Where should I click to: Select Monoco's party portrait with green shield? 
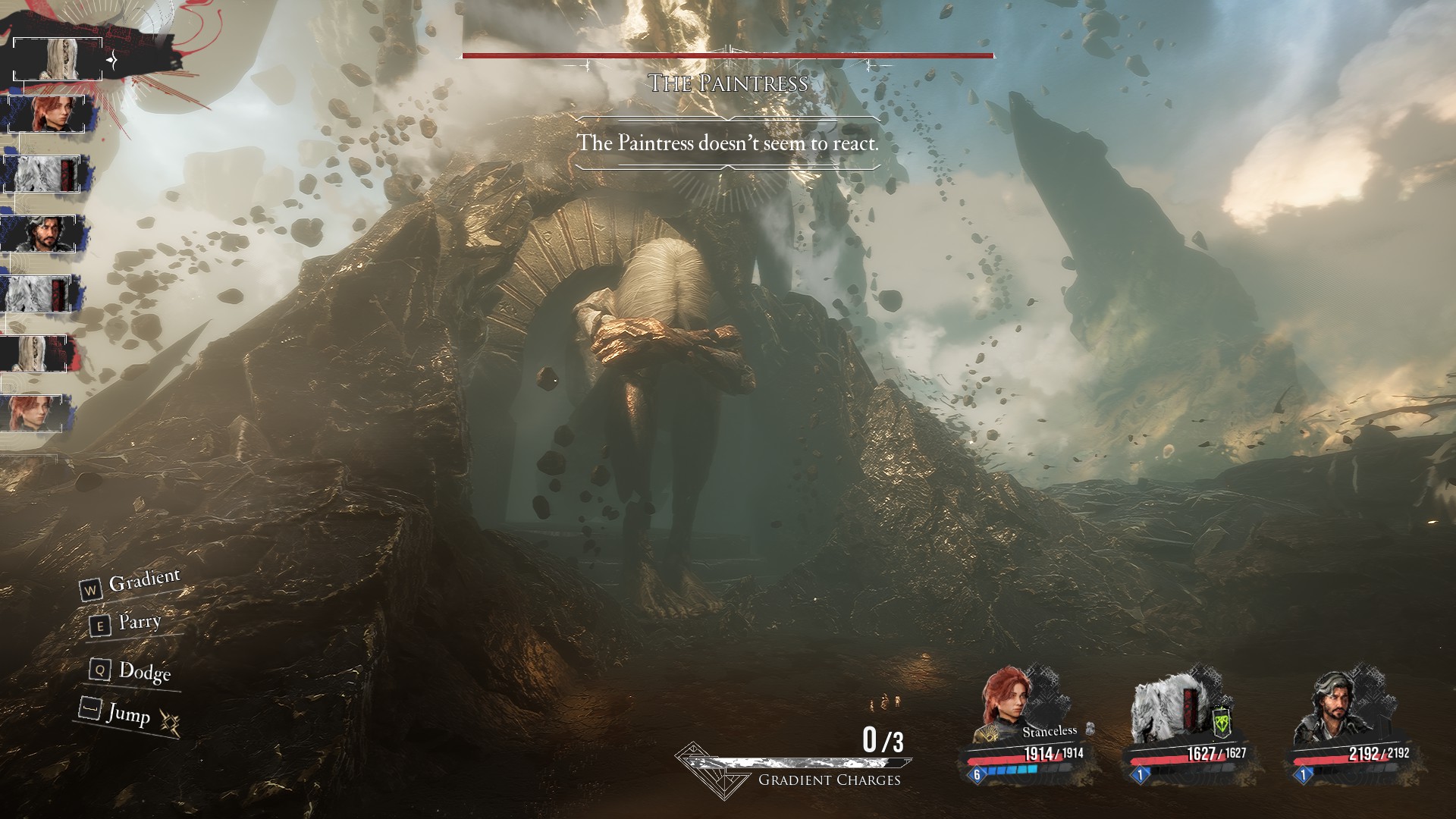[x=1166, y=709]
